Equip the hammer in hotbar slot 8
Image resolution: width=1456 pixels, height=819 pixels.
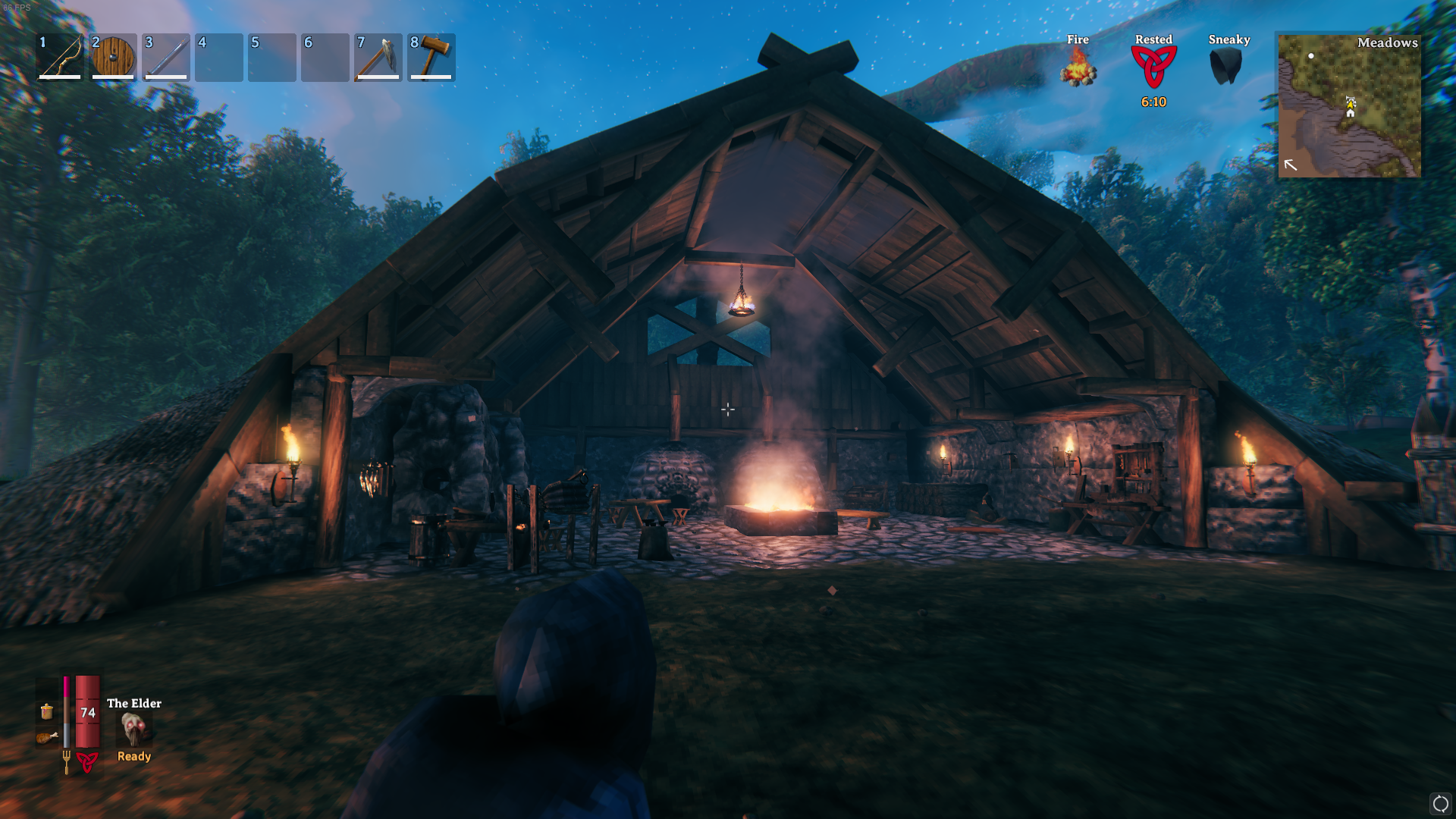click(431, 58)
